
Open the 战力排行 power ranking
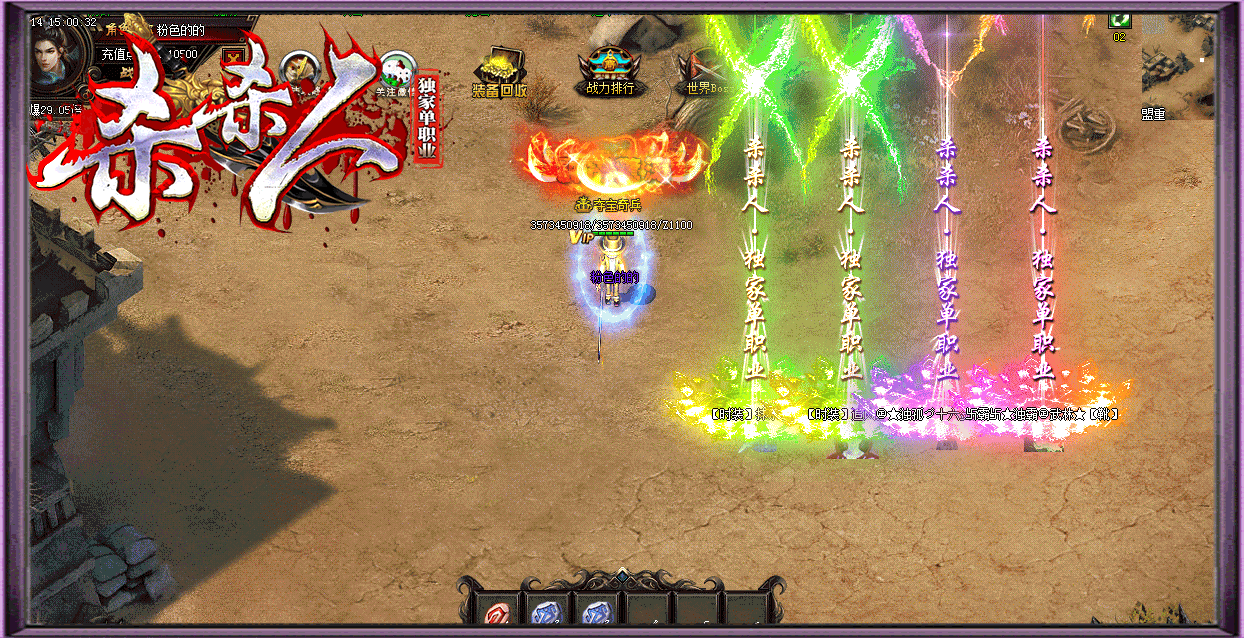(x=610, y=68)
